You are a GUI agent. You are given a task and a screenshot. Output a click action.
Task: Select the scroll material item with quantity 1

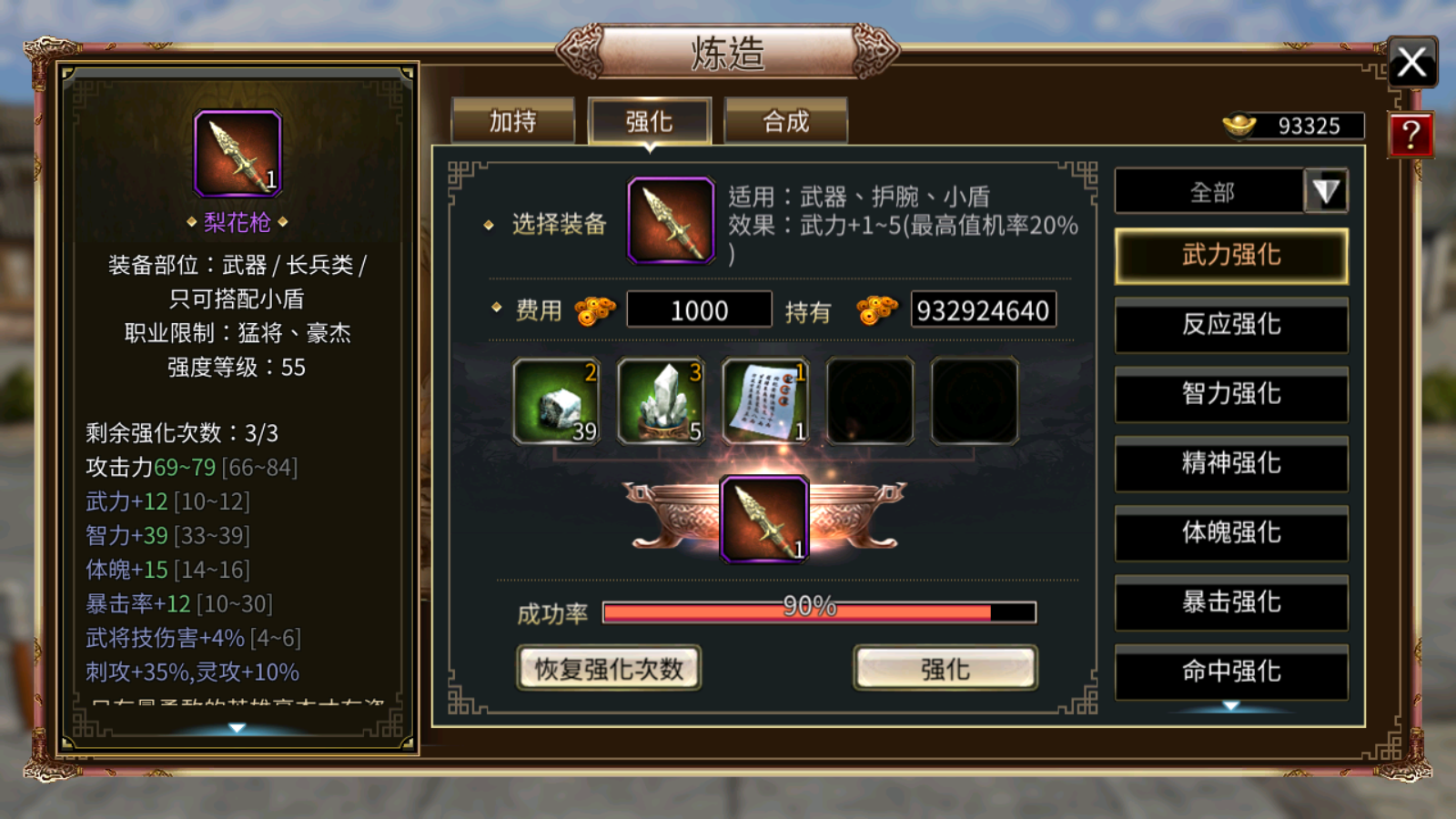pos(765,400)
